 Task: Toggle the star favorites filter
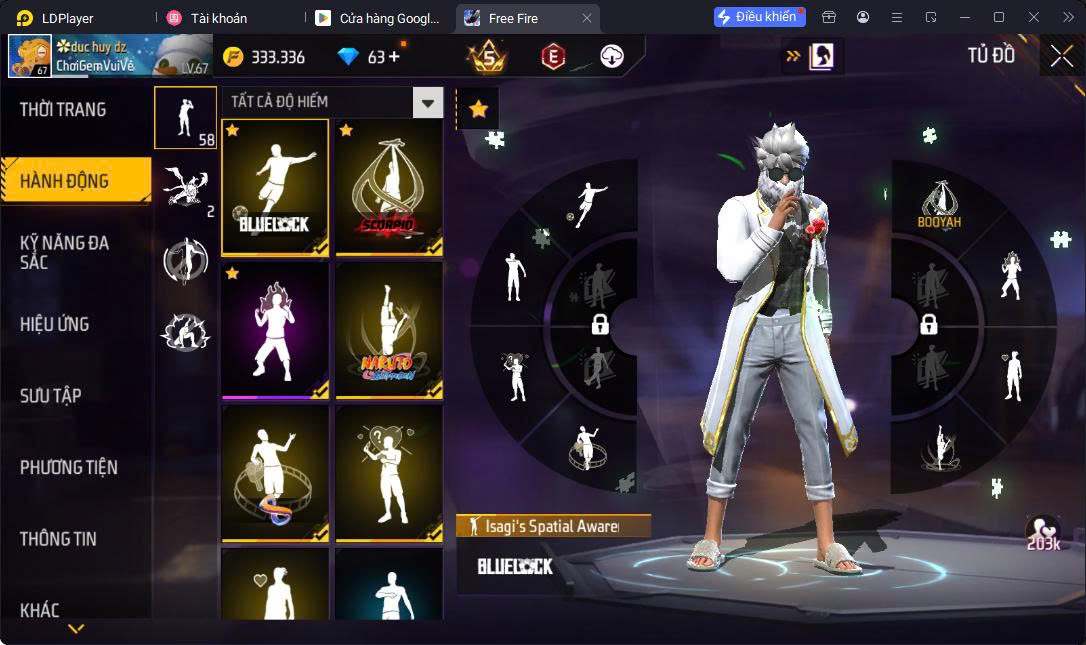pos(478,109)
